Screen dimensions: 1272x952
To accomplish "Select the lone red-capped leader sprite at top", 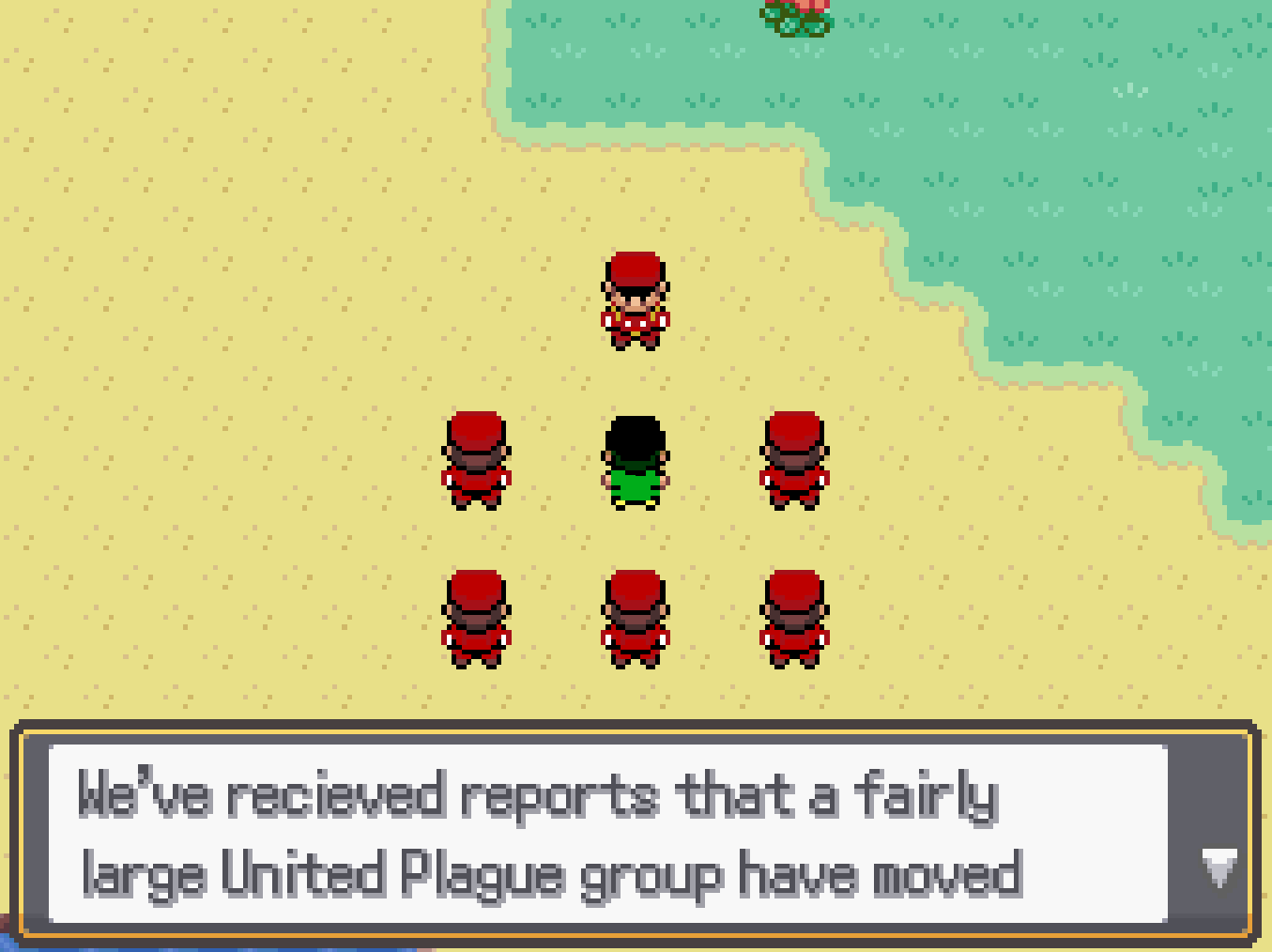I will point(635,300).
